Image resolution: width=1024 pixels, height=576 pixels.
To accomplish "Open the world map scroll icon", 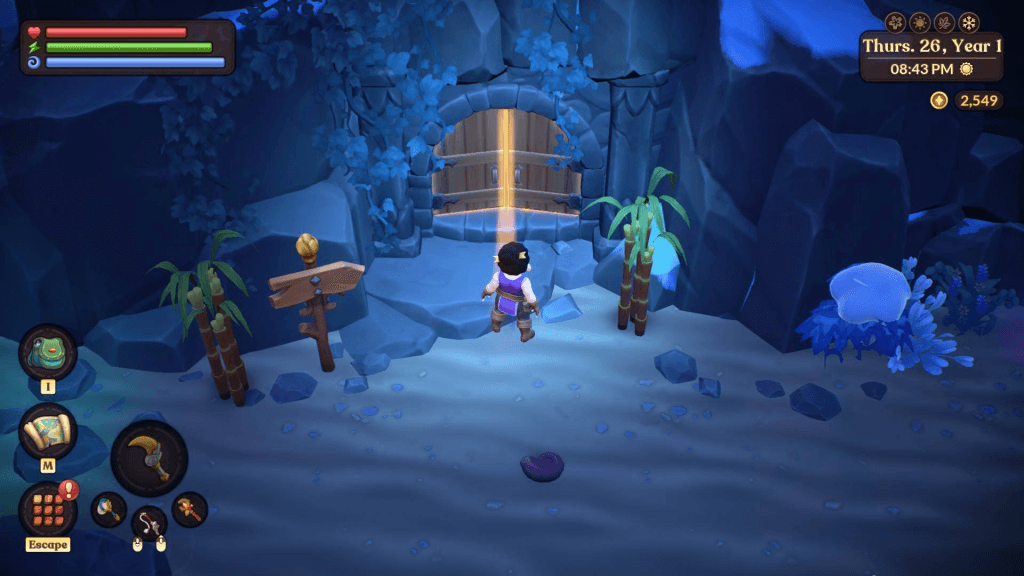I will [48, 431].
